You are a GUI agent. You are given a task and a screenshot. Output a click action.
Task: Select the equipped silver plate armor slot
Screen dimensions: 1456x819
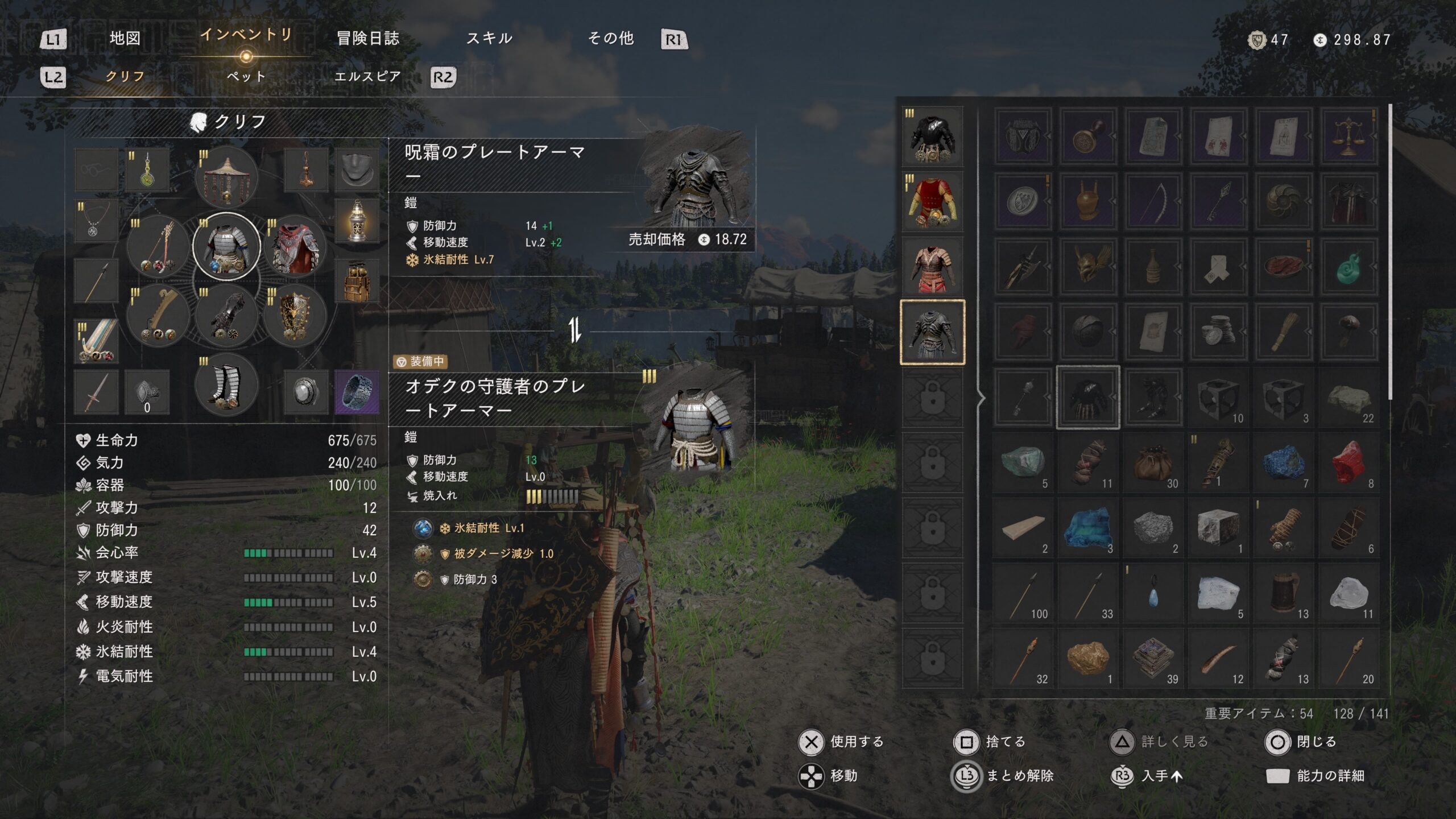click(226, 247)
